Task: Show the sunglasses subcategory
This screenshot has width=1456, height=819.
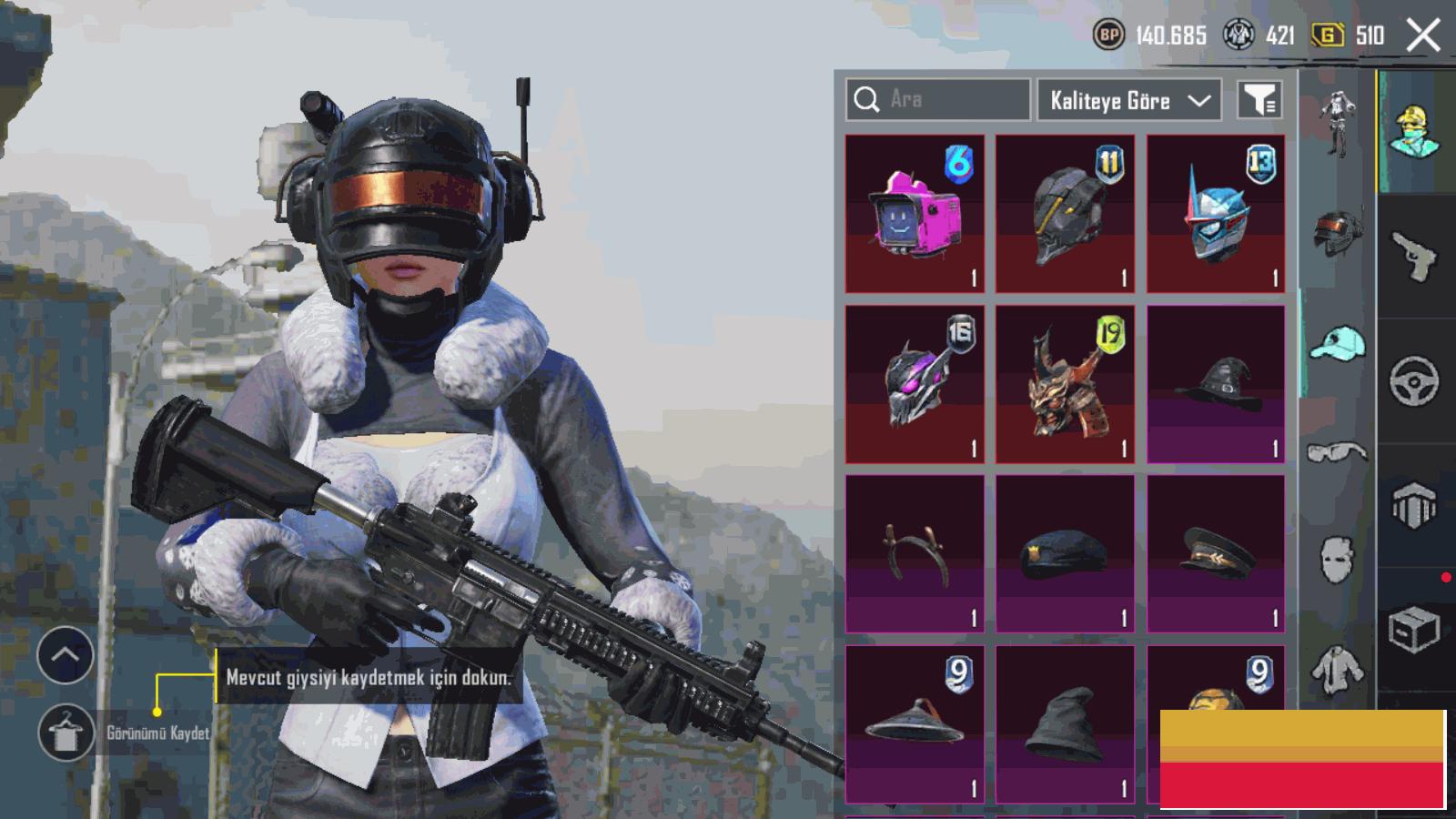Action: 1337,451
